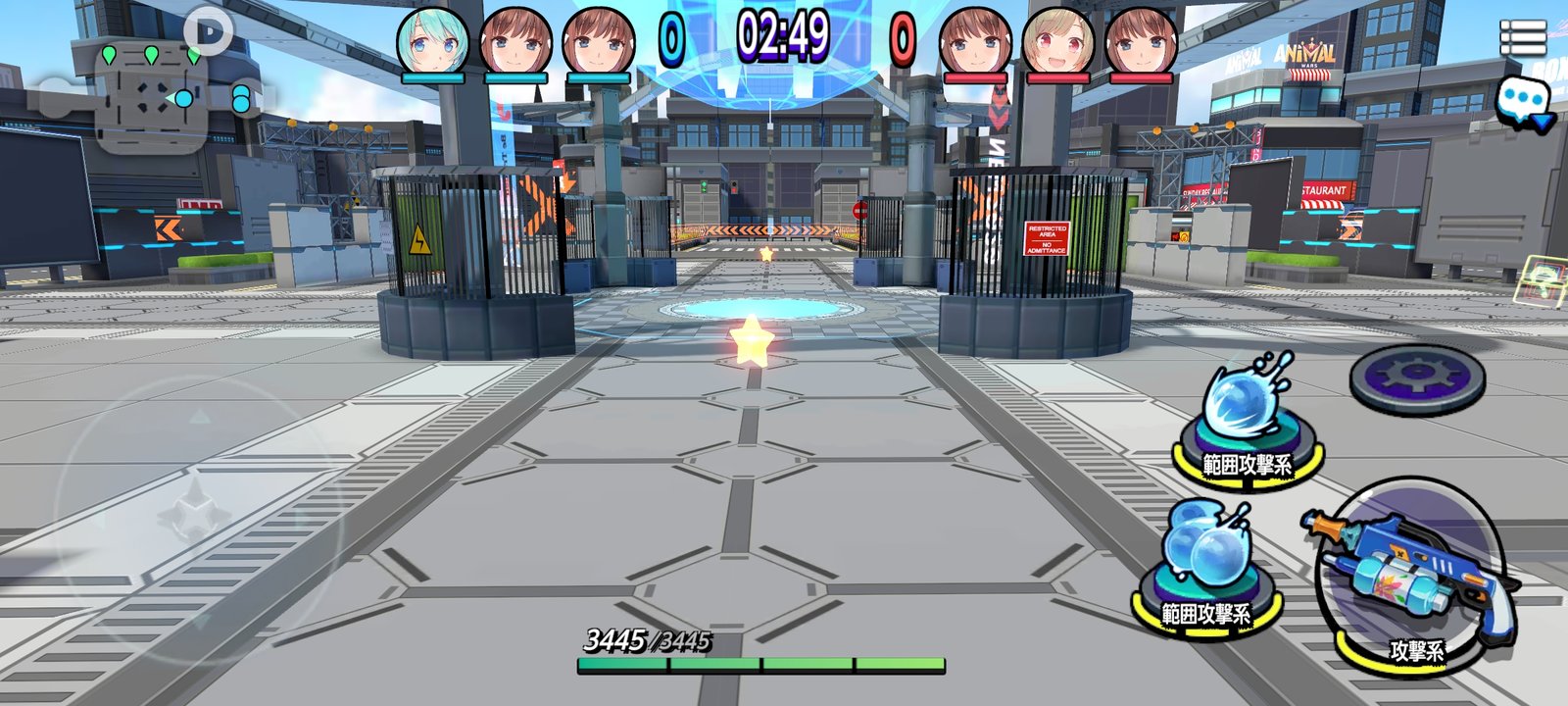
Task: Tap your own teammate portrait on the minimap
Action: coord(182,99)
